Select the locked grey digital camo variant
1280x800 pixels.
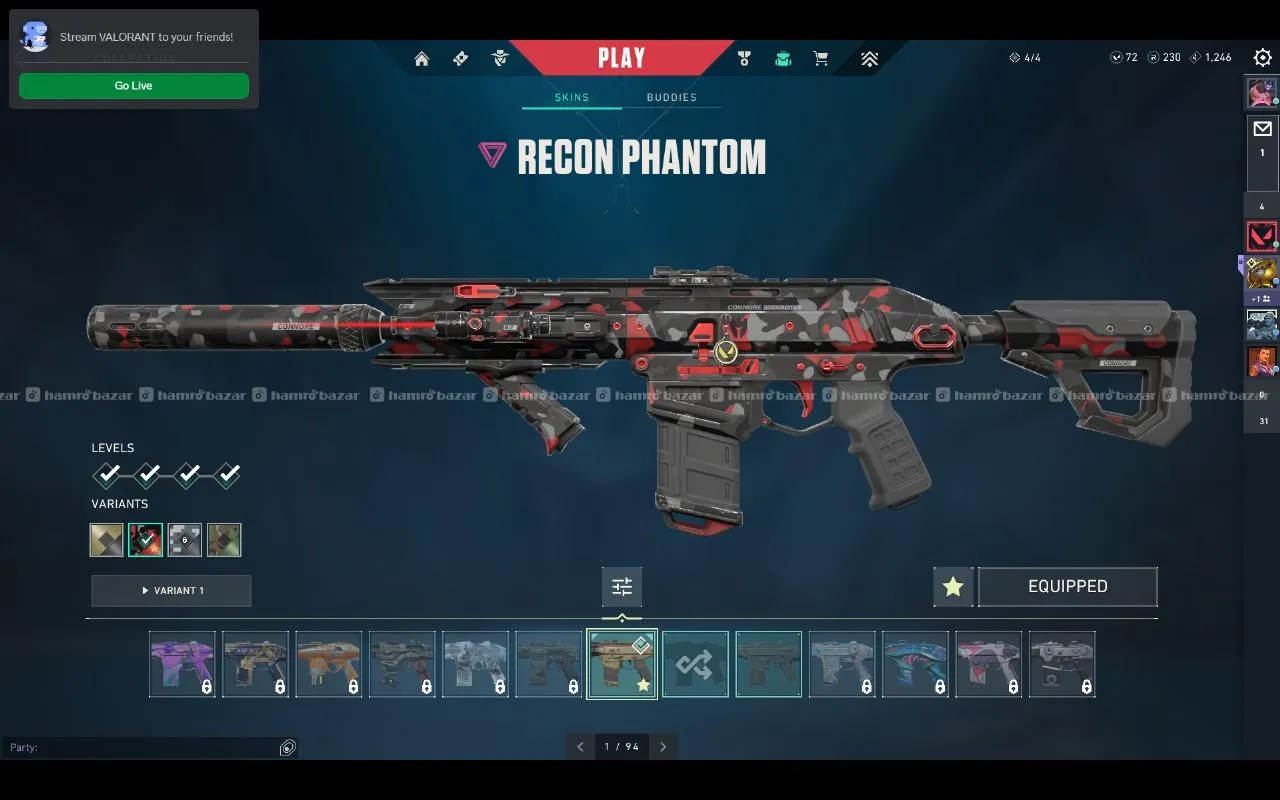pos(185,540)
